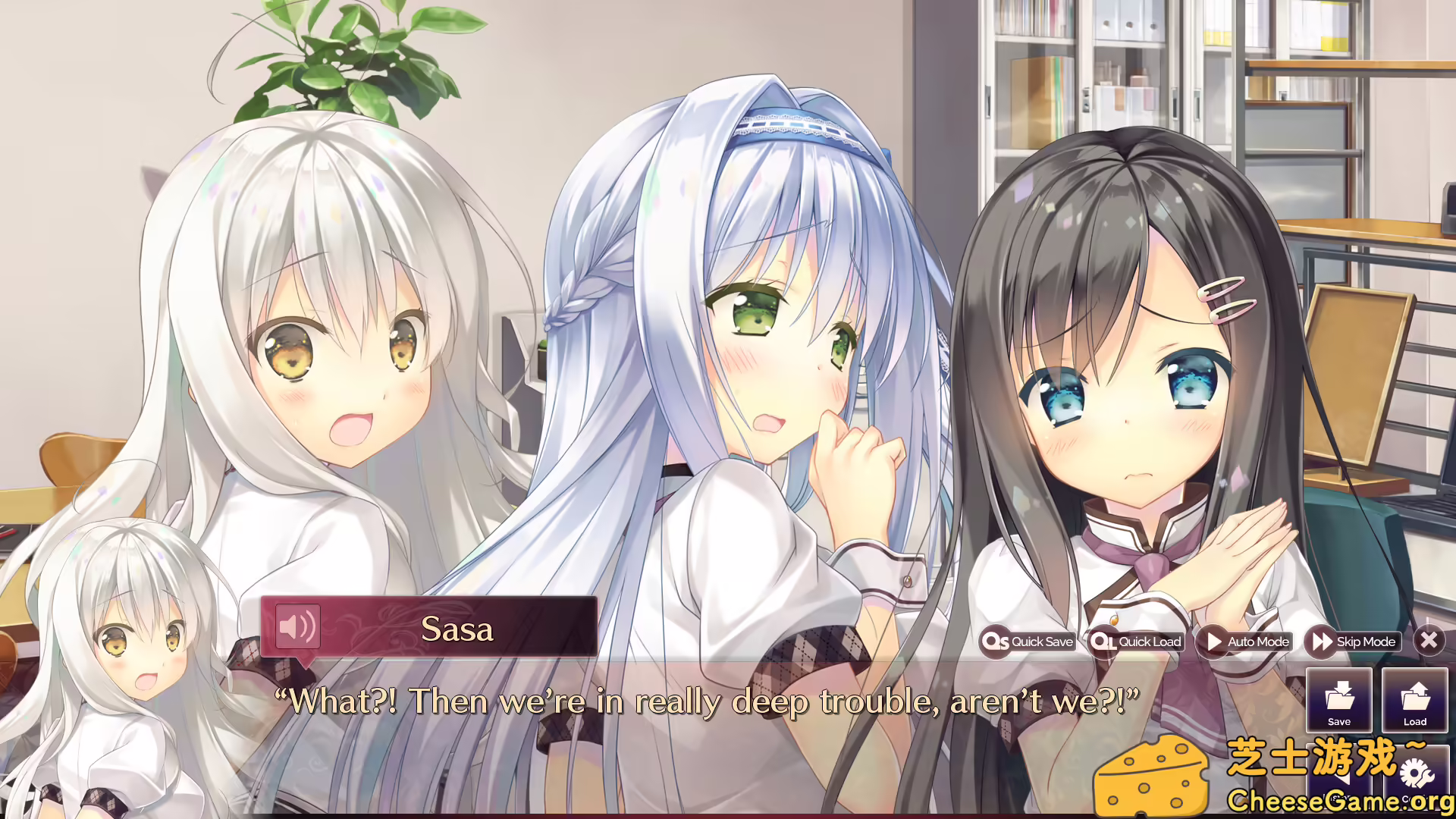Click the double-arrow Skip Mode icon
This screenshot has width=1456, height=819.
[x=1321, y=642]
